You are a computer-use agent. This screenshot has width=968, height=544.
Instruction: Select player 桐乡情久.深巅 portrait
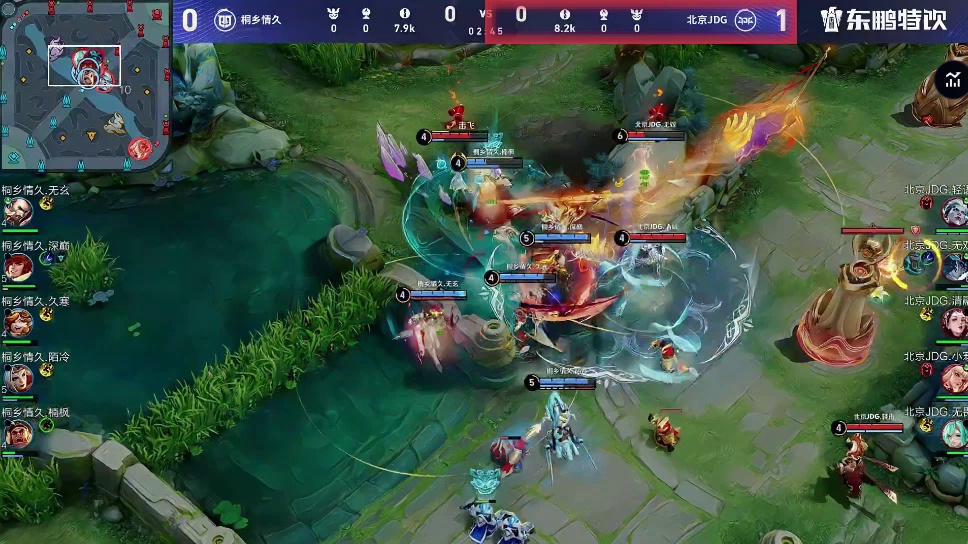(x=16, y=266)
